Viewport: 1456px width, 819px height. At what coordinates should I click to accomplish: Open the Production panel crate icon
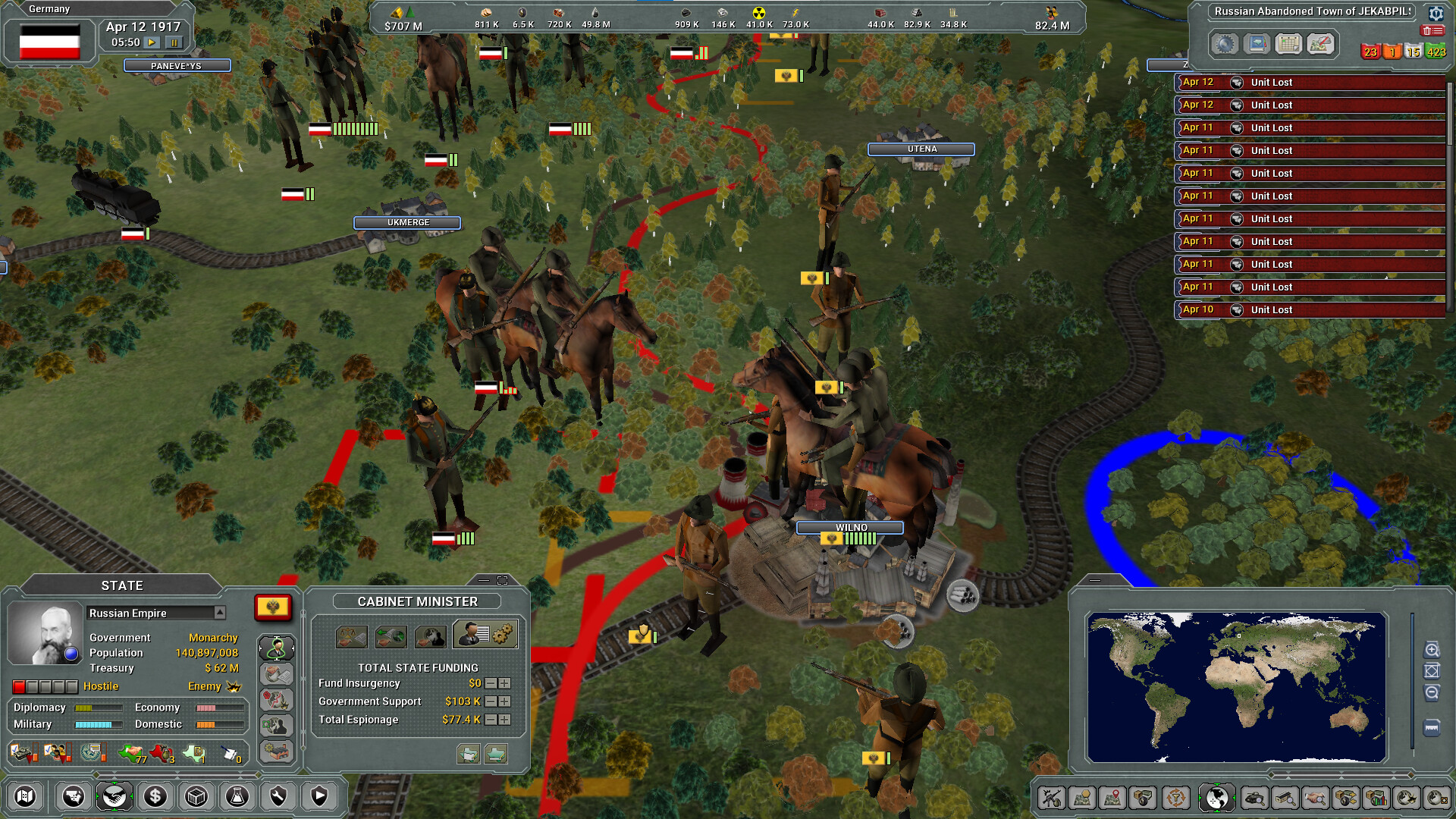pyautogui.click(x=196, y=797)
